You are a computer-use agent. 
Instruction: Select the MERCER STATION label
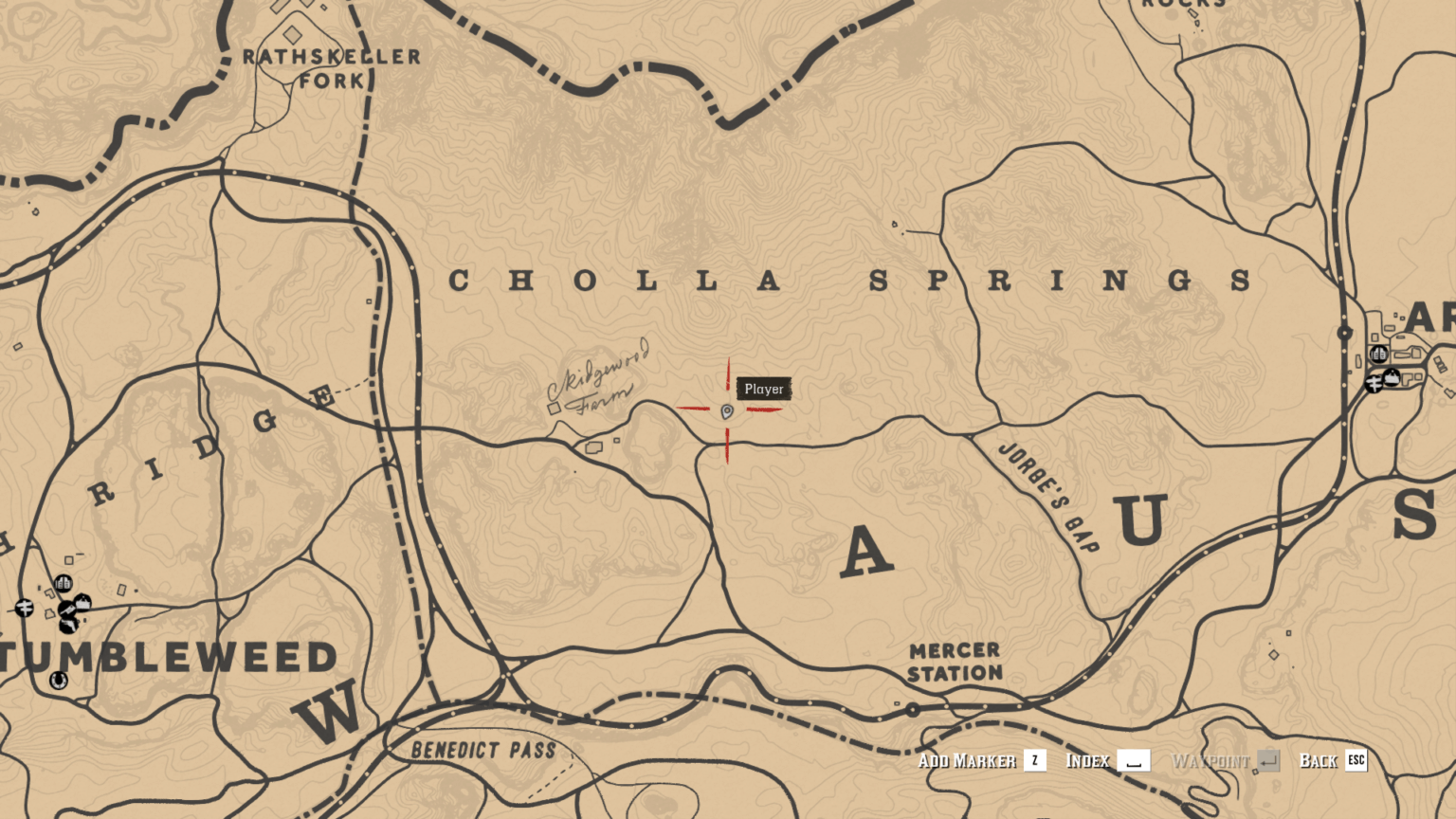tap(954, 661)
